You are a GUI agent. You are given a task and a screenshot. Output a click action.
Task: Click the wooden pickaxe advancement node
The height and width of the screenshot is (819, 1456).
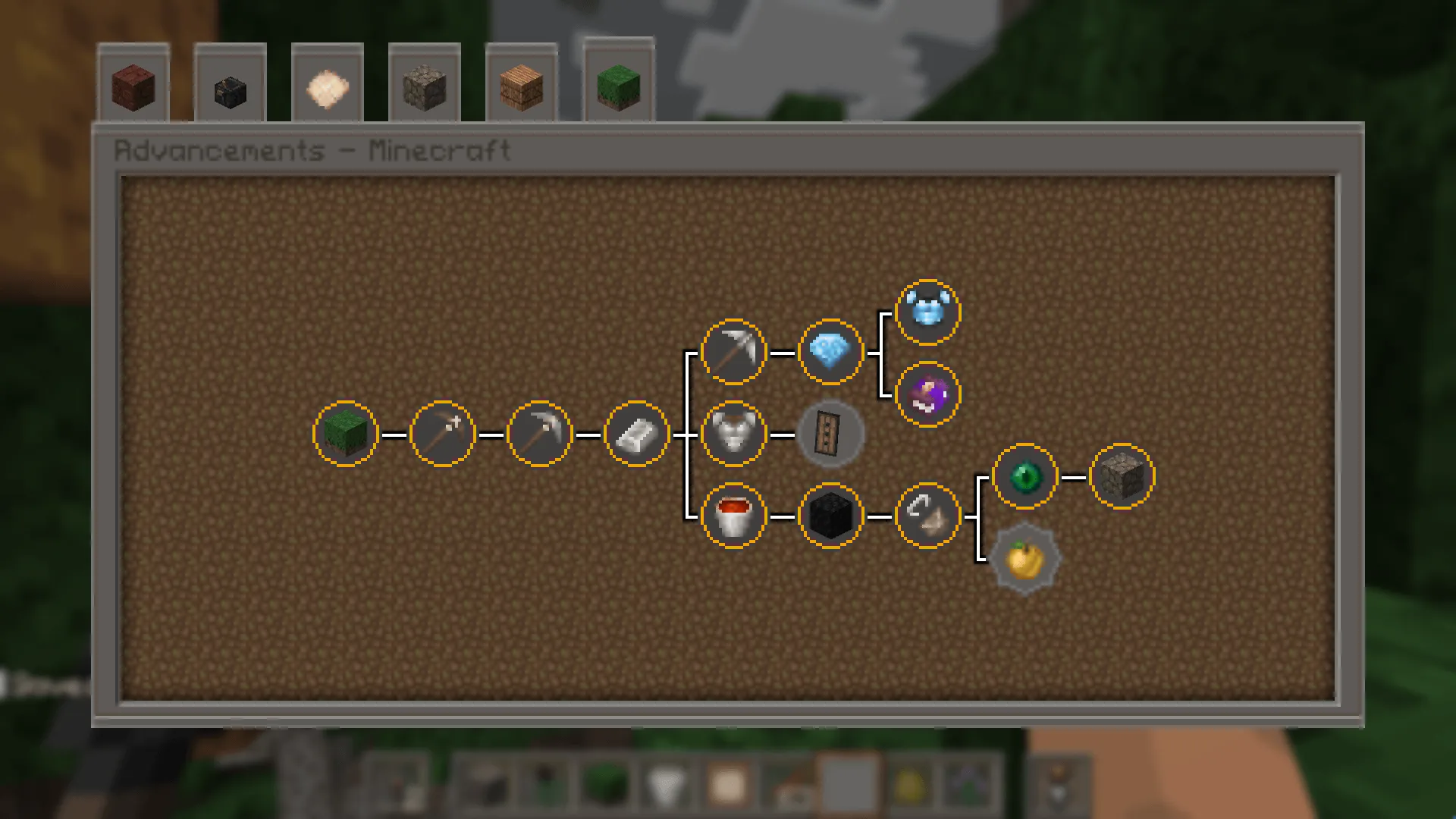coord(442,433)
